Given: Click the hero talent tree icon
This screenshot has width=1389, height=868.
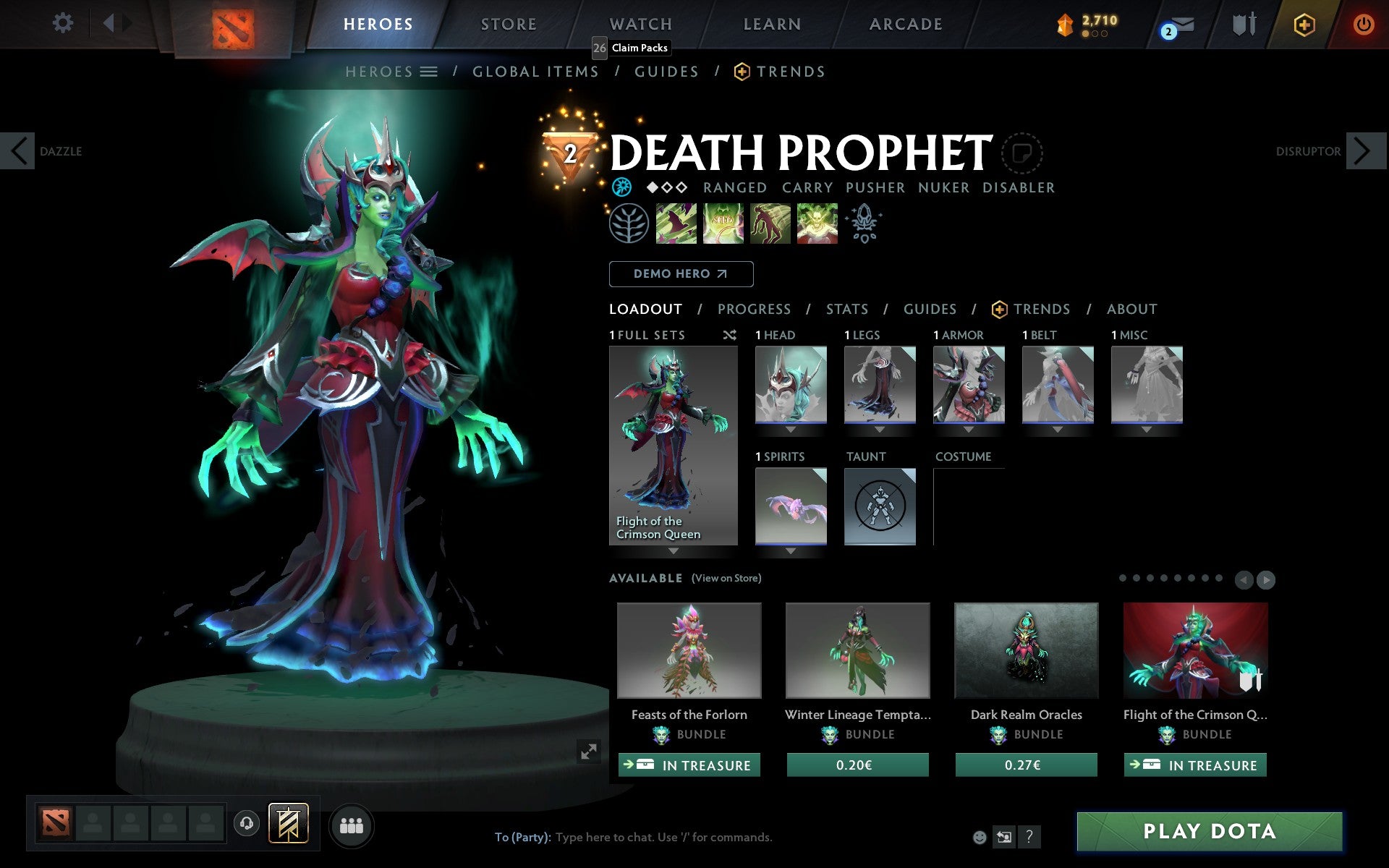Looking at the screenshot, I should tap(629, 224).
